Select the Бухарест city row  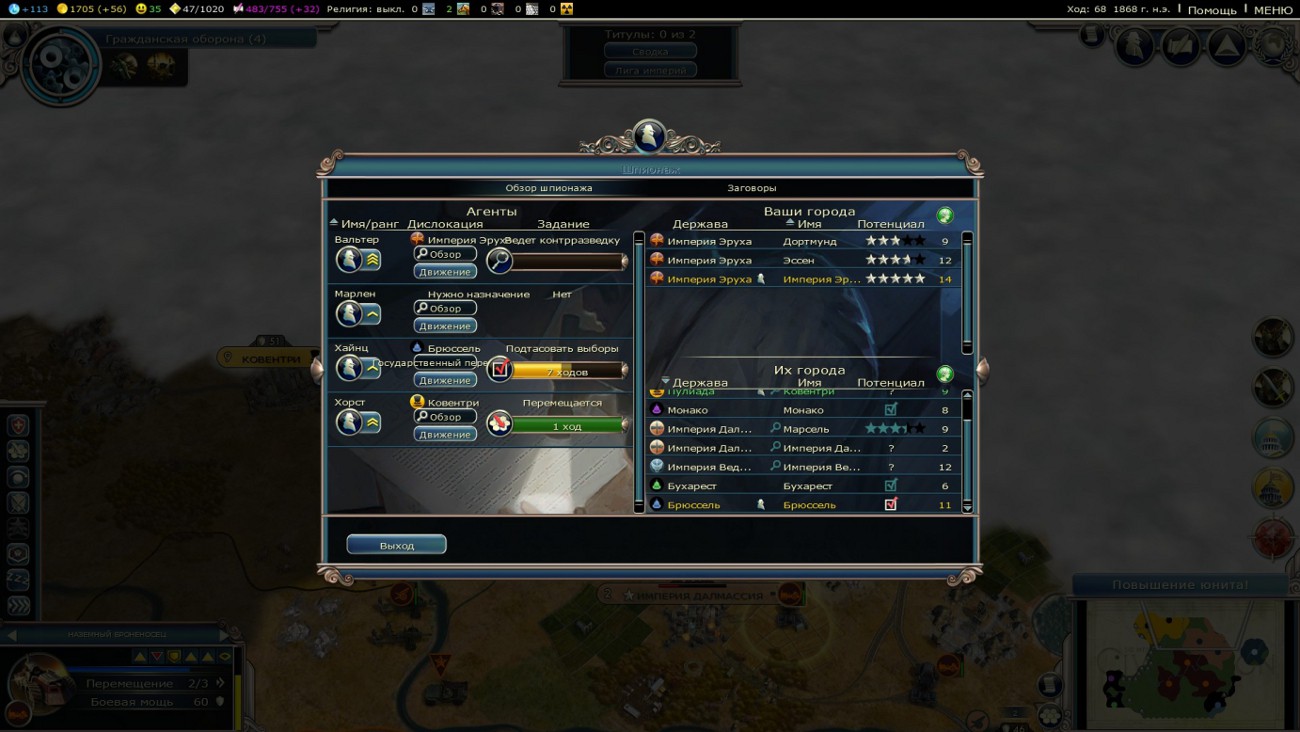click(805, 486)
